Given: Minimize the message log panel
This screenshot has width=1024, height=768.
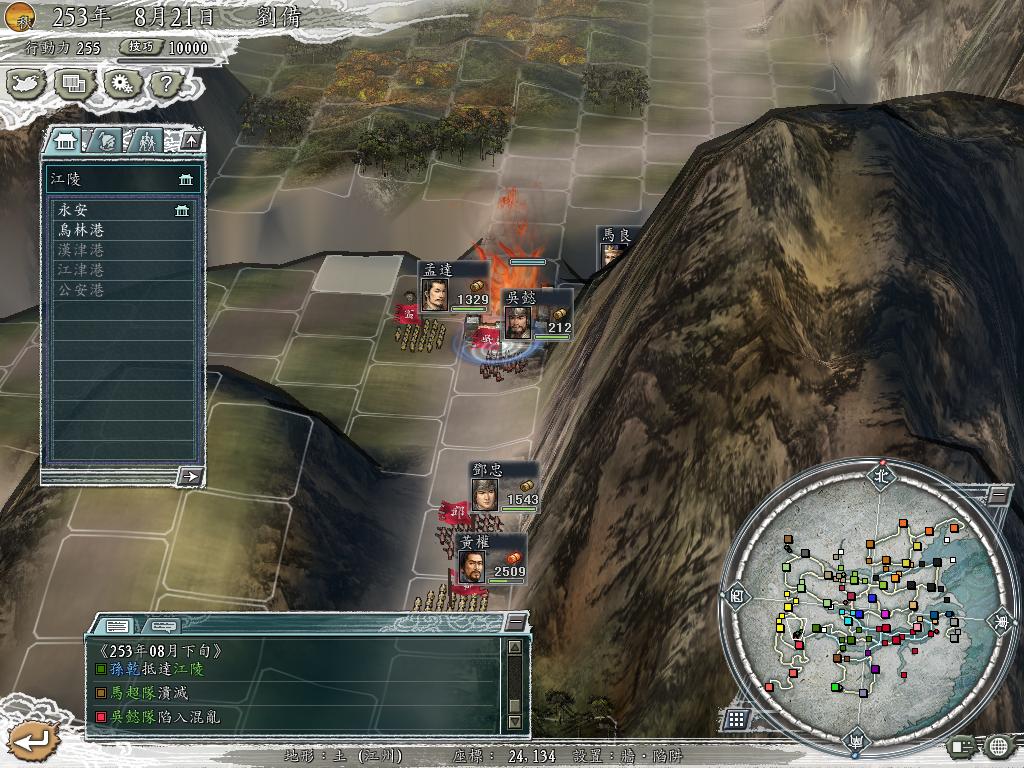Looking at the screenshot, I should 514,623.
